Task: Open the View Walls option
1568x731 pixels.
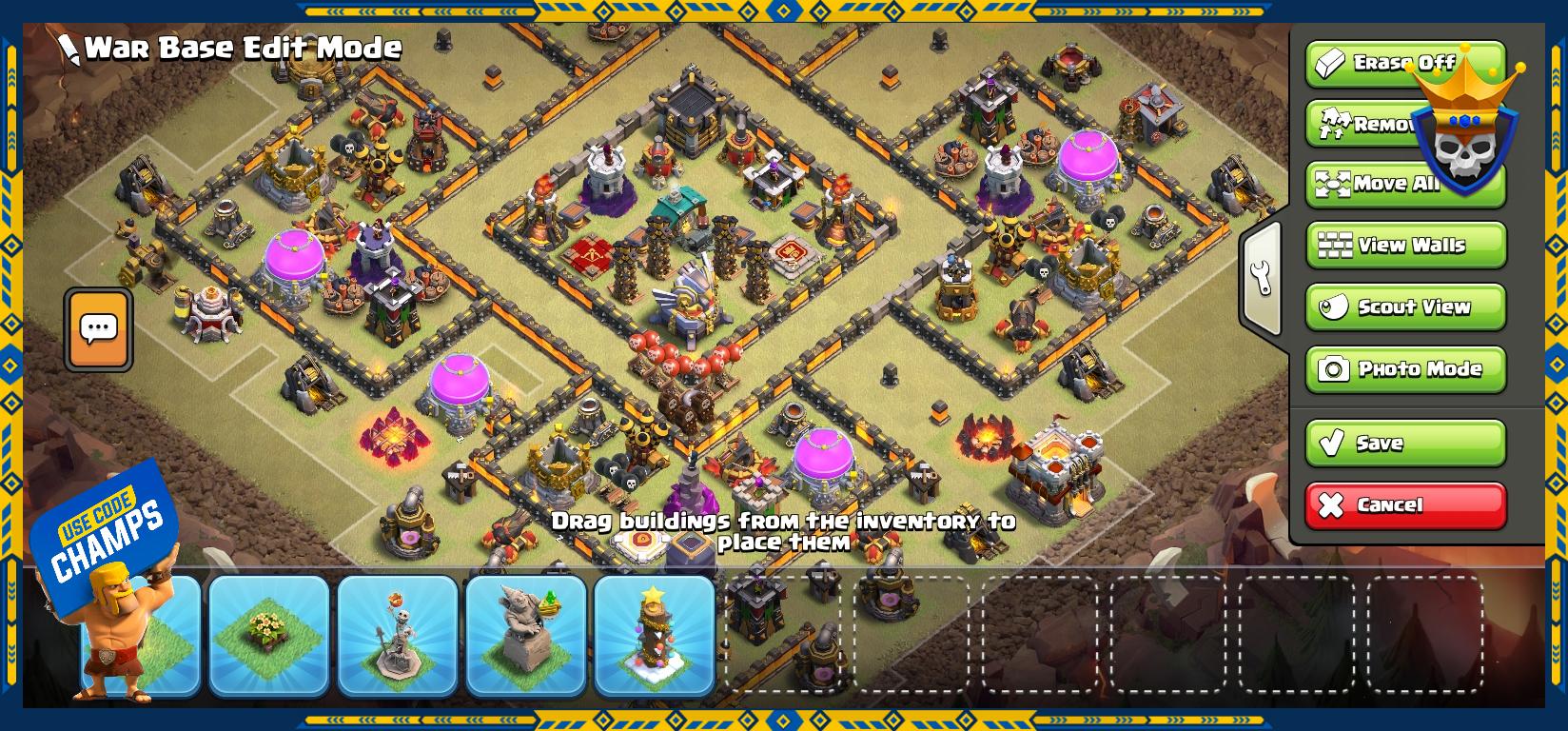Action: [x=1405, y=246]
